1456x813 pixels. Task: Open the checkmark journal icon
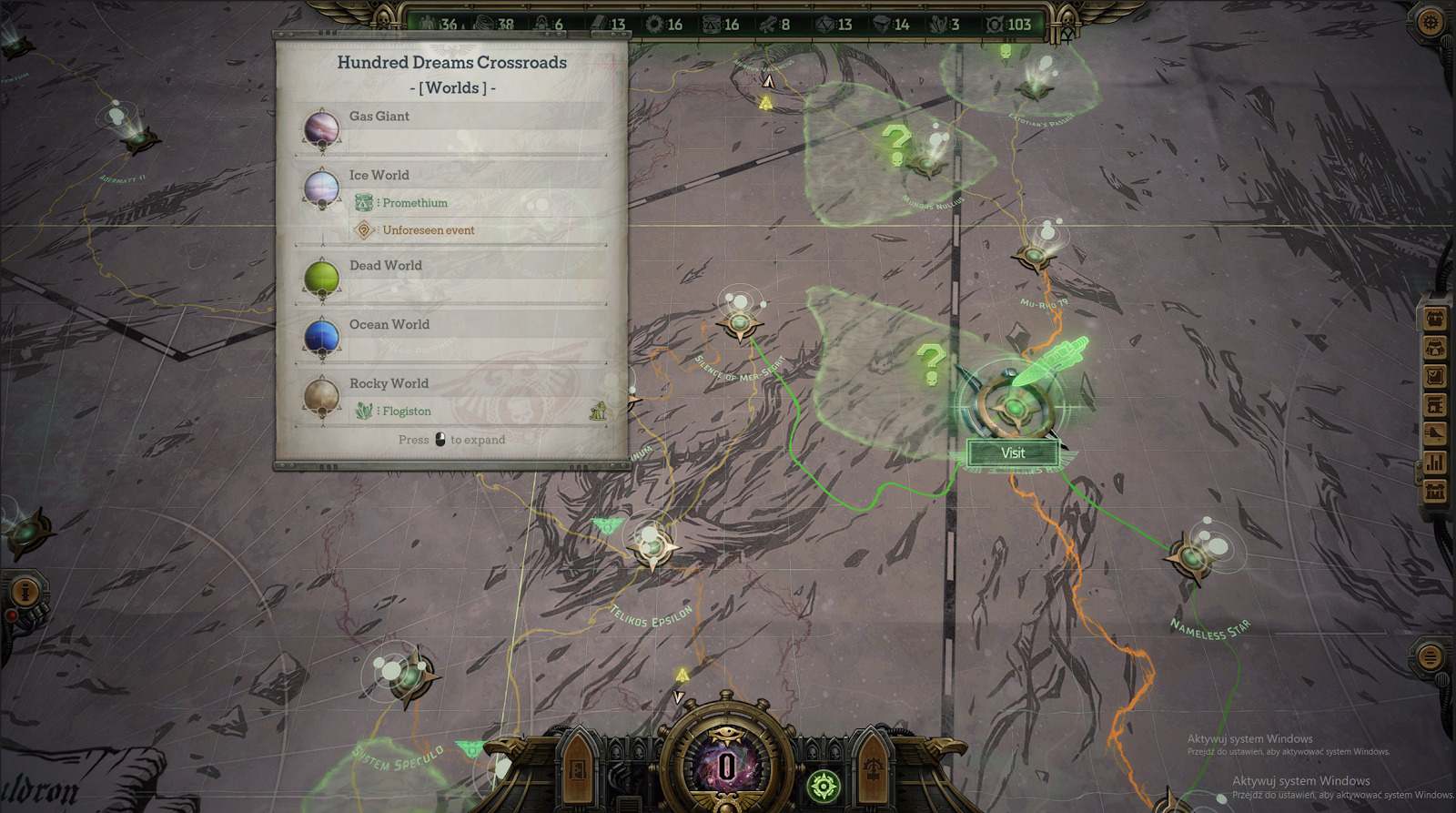[1435, 375]
